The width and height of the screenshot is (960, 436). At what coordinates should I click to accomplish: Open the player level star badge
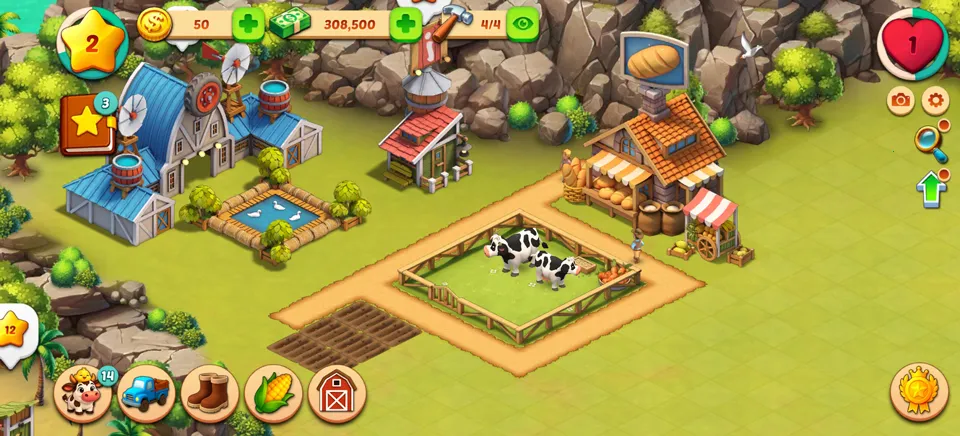pos(92,42)
